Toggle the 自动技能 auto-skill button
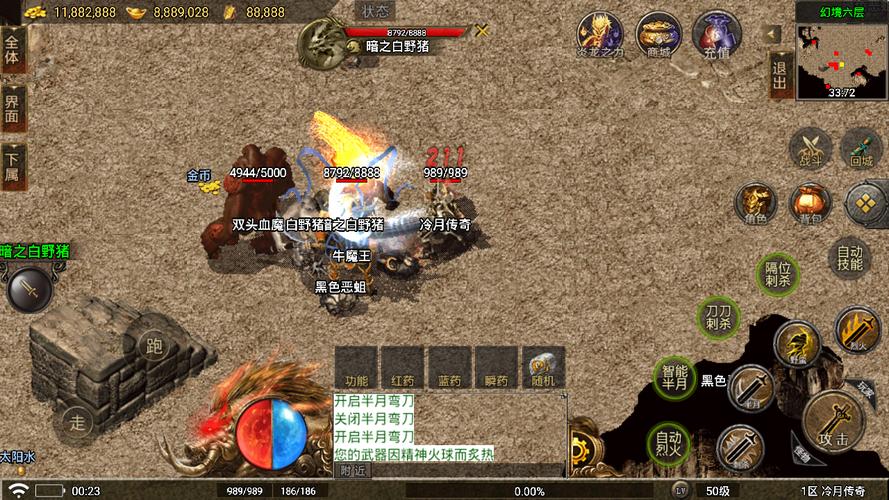Screen dimensions: 889x500 (x=849, y=259)
